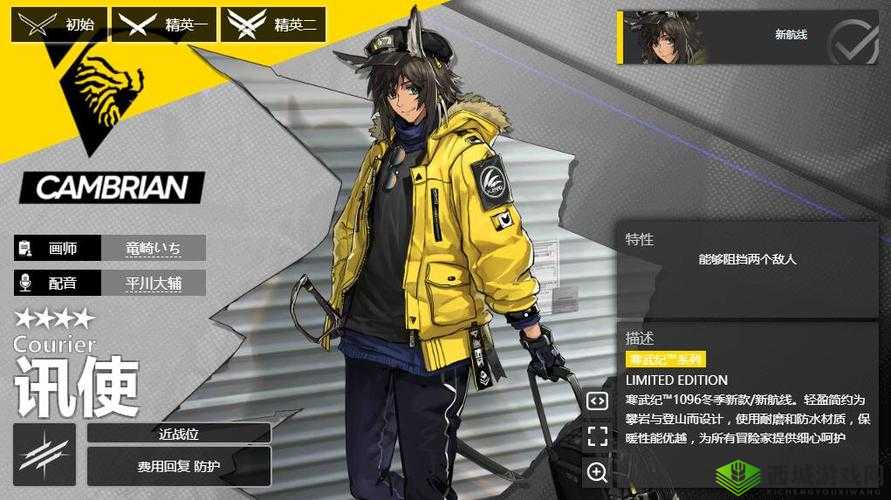The width and height of the screenshot is (891, 500).
Task: Switch to the 初始 art tab
Action: pyautogui.click(x=58, y=25)
